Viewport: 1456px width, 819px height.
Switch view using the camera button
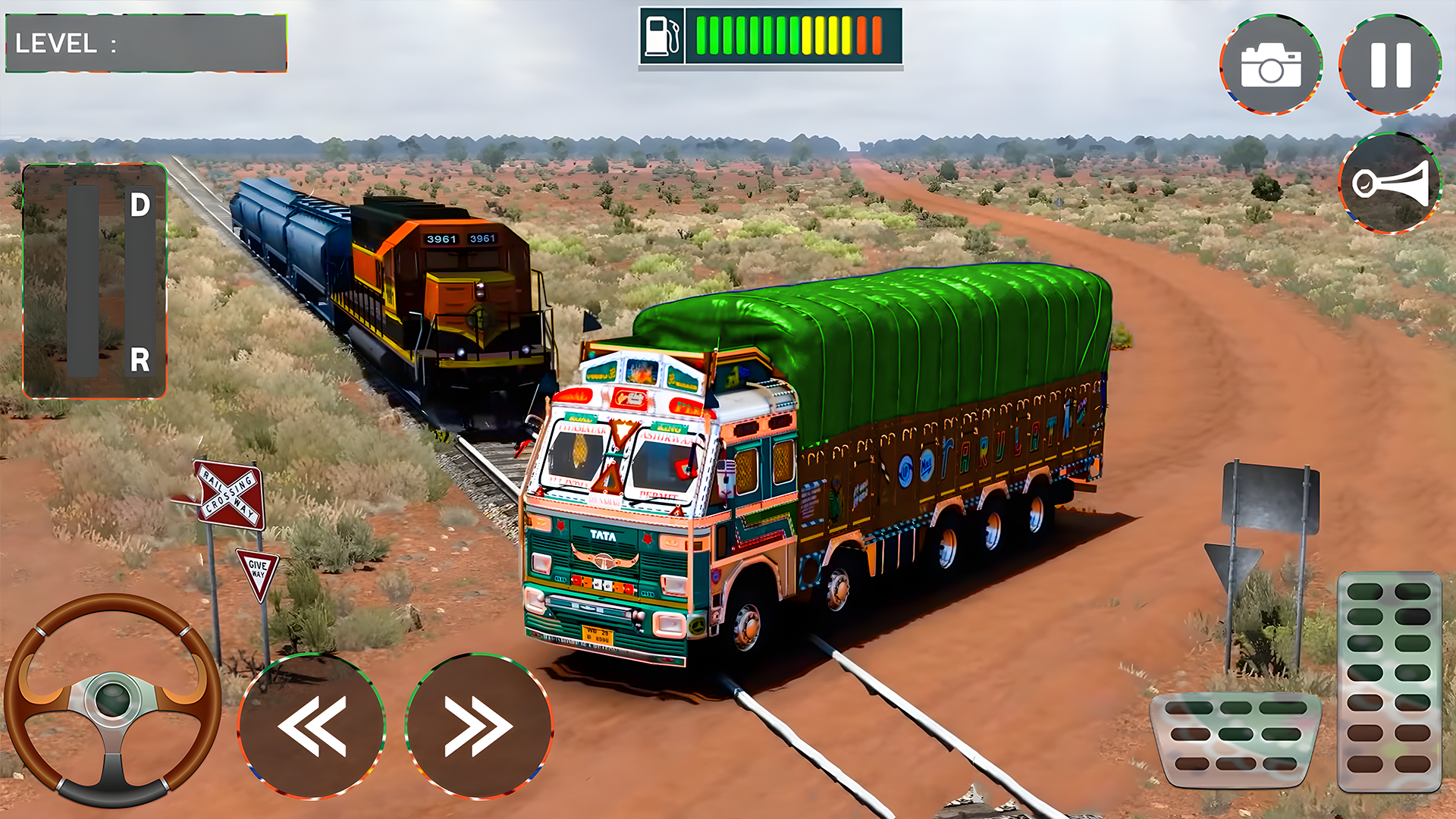coord(1271,64)
